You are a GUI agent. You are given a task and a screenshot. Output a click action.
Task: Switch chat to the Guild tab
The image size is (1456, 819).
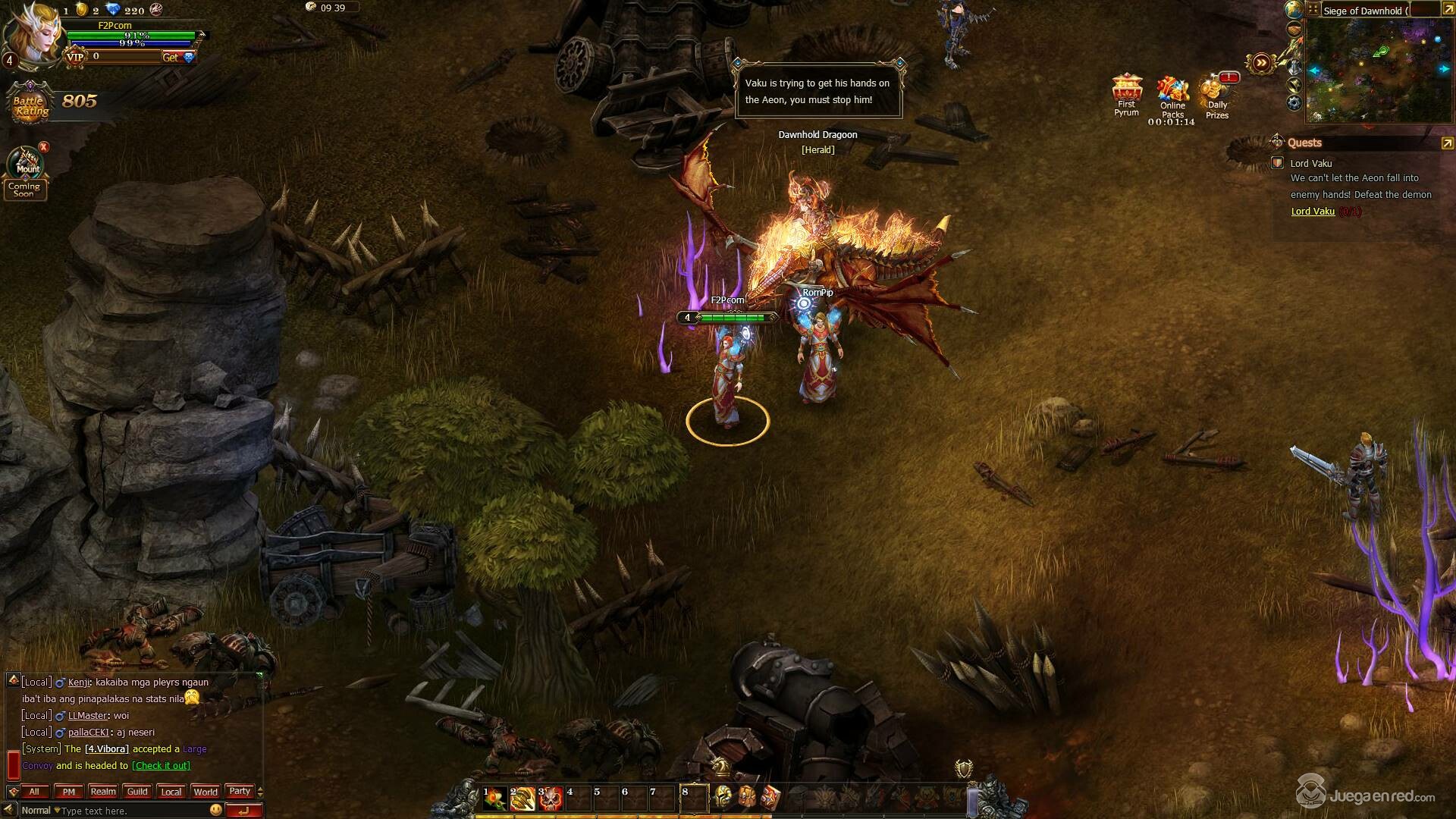click(137, 792)
